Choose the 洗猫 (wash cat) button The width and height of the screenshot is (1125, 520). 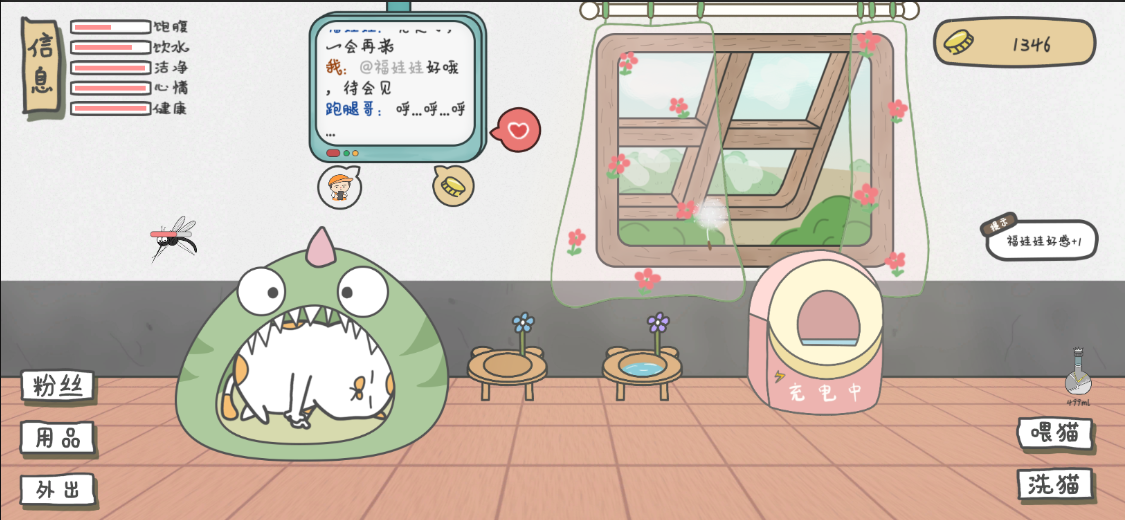click(1055, 485)
